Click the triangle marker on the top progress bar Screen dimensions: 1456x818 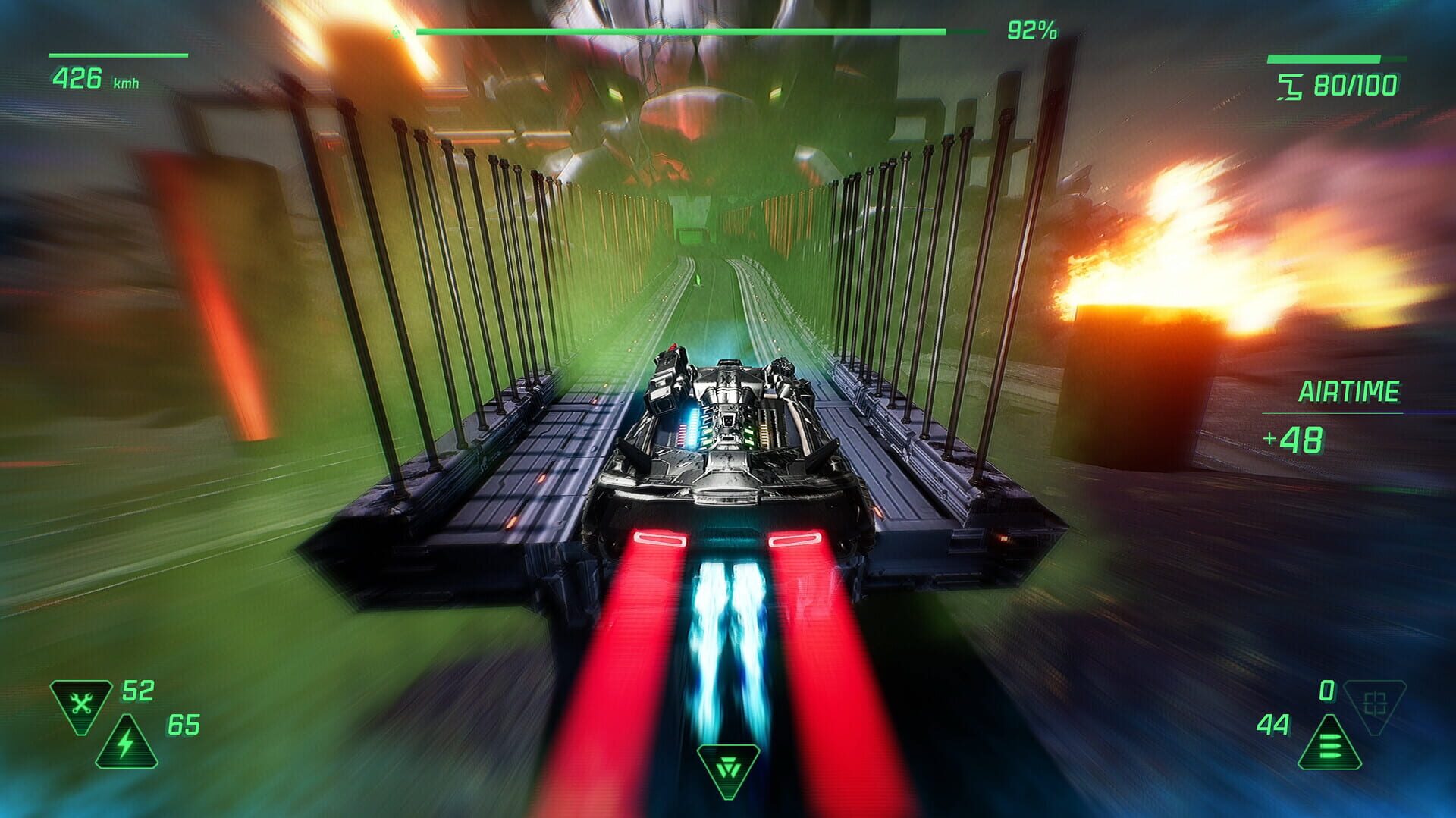coord(395,31)
